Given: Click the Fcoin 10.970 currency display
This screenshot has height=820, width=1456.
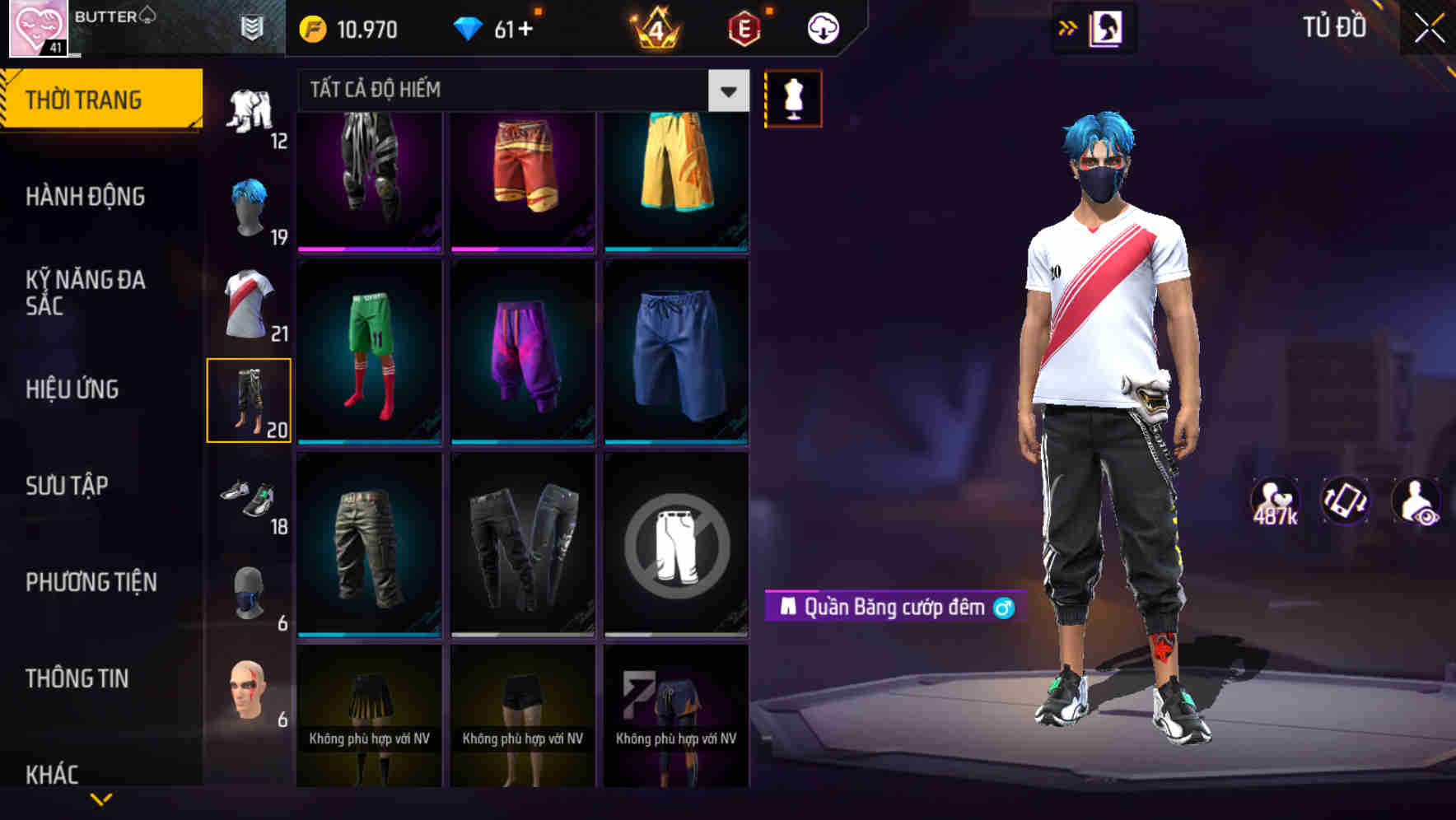Looking at the screenshot, I should (x=346, y=27).
